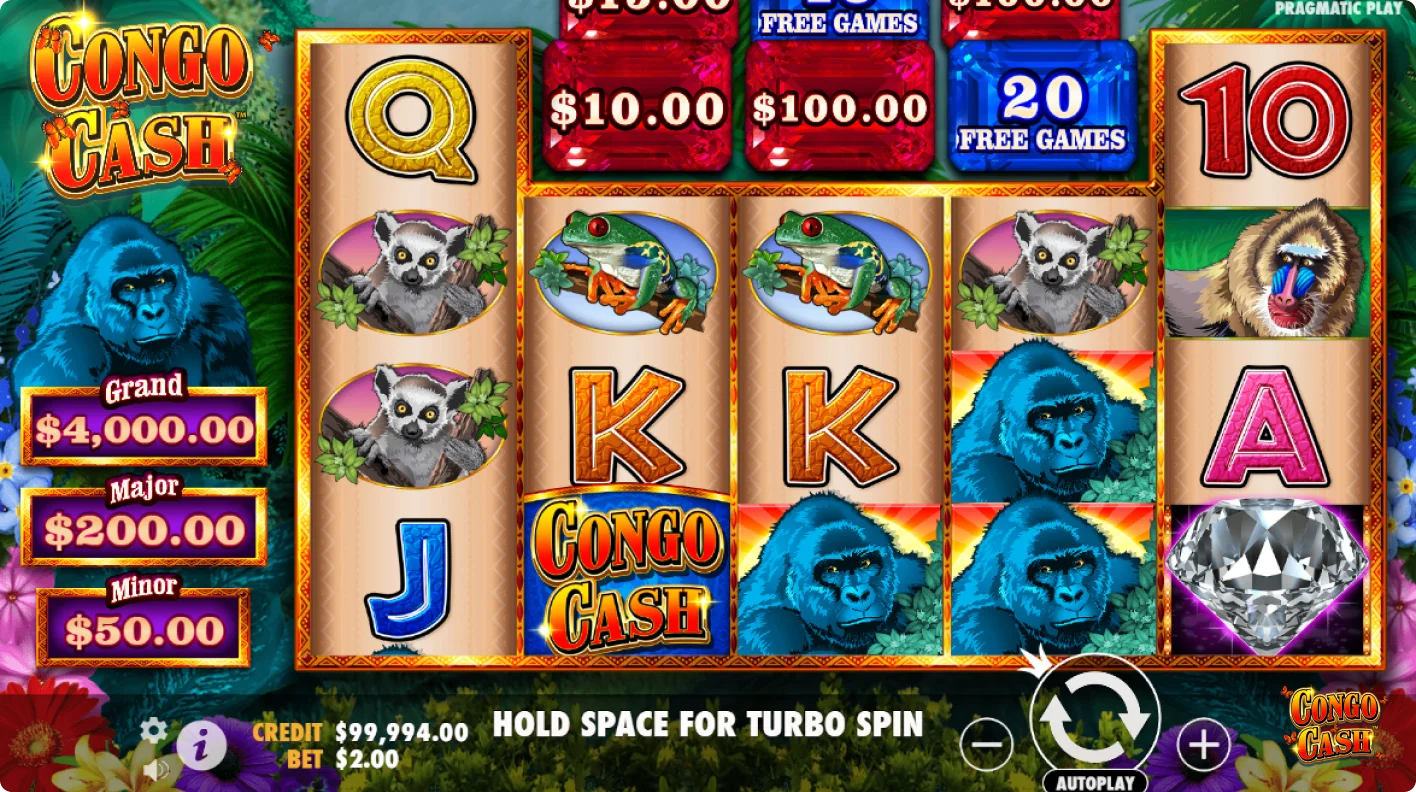Viewport: 1416px width, 792px height.
Task: Click the lemur symbol on the first reel
Action: point(413,270)
